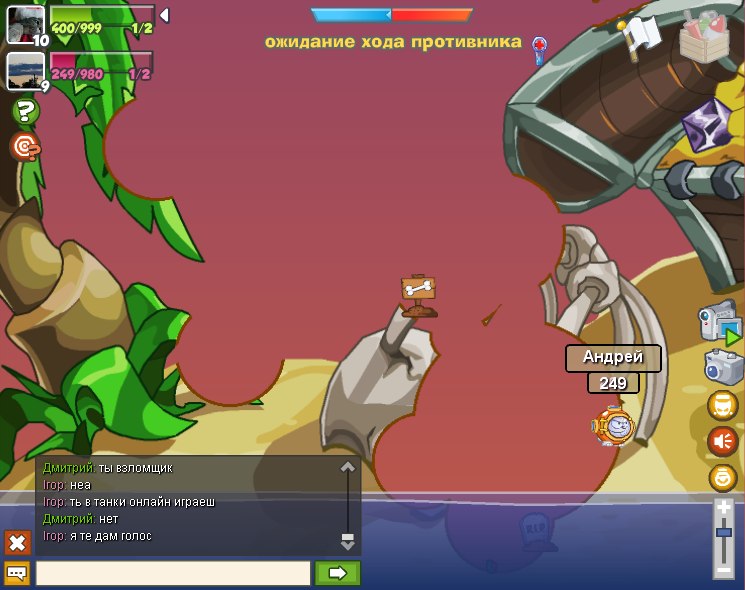Click the orange target hint icon
The width and height of the screenshot is (745, 590).
click(x=25, y=147)
